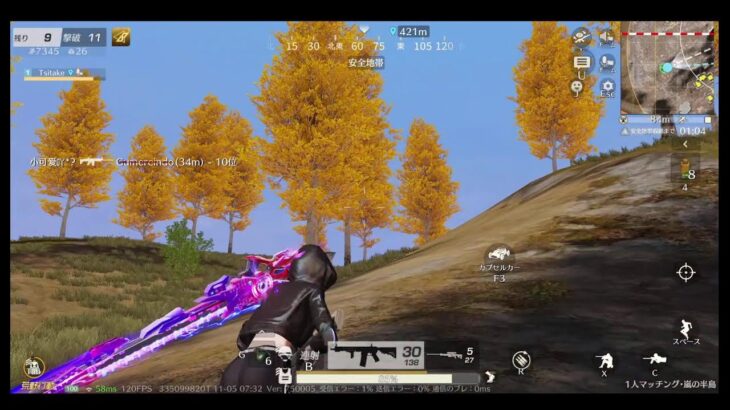Viewport: 730px width, 410px height.
Task: Activate the crouch stance button
Action: [x=604, y=361]
